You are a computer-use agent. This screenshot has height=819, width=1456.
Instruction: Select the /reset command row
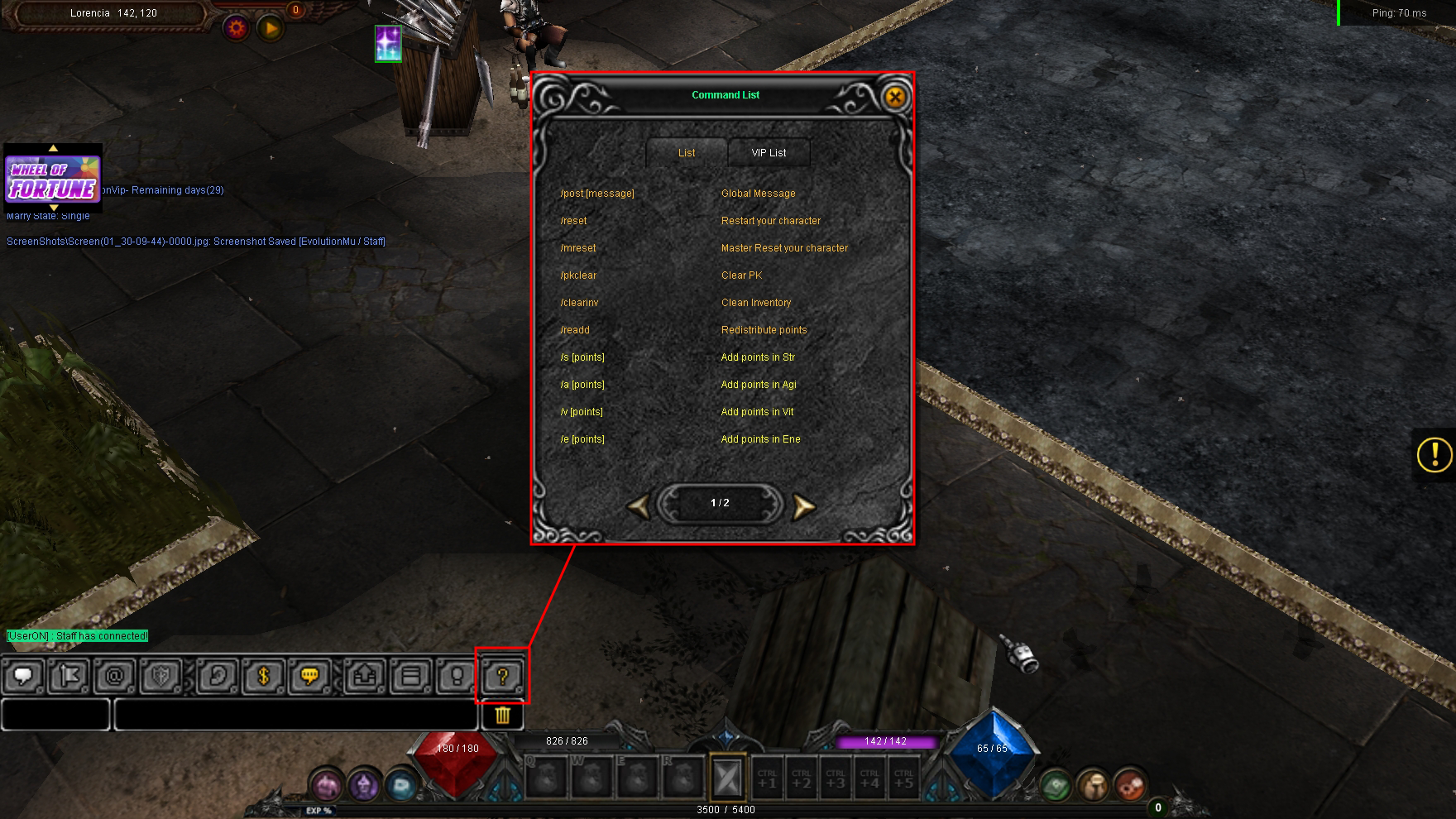(x=574, y=221)
